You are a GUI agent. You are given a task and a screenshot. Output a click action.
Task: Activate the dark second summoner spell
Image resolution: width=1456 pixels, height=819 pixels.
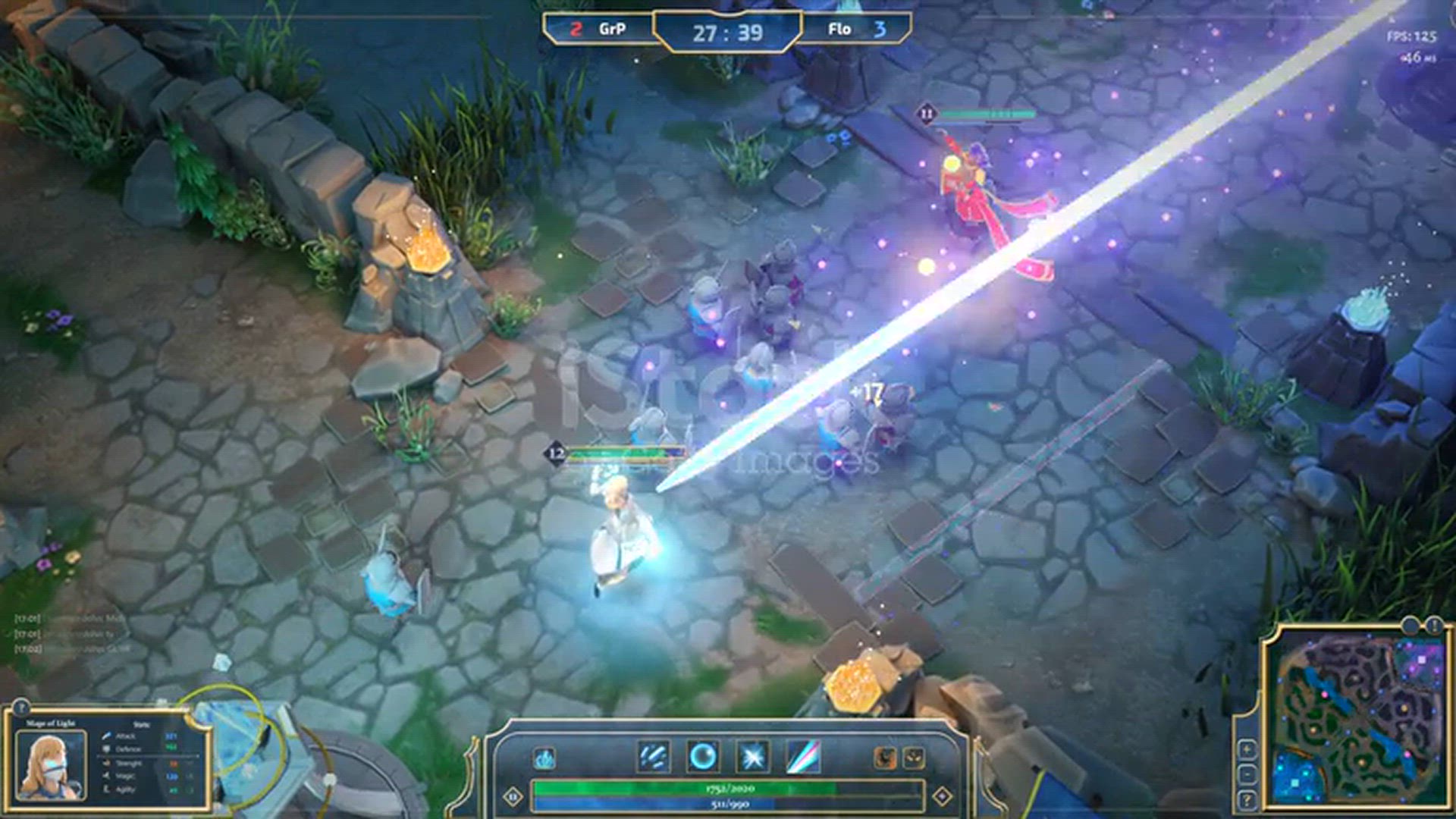pos(914,758)
